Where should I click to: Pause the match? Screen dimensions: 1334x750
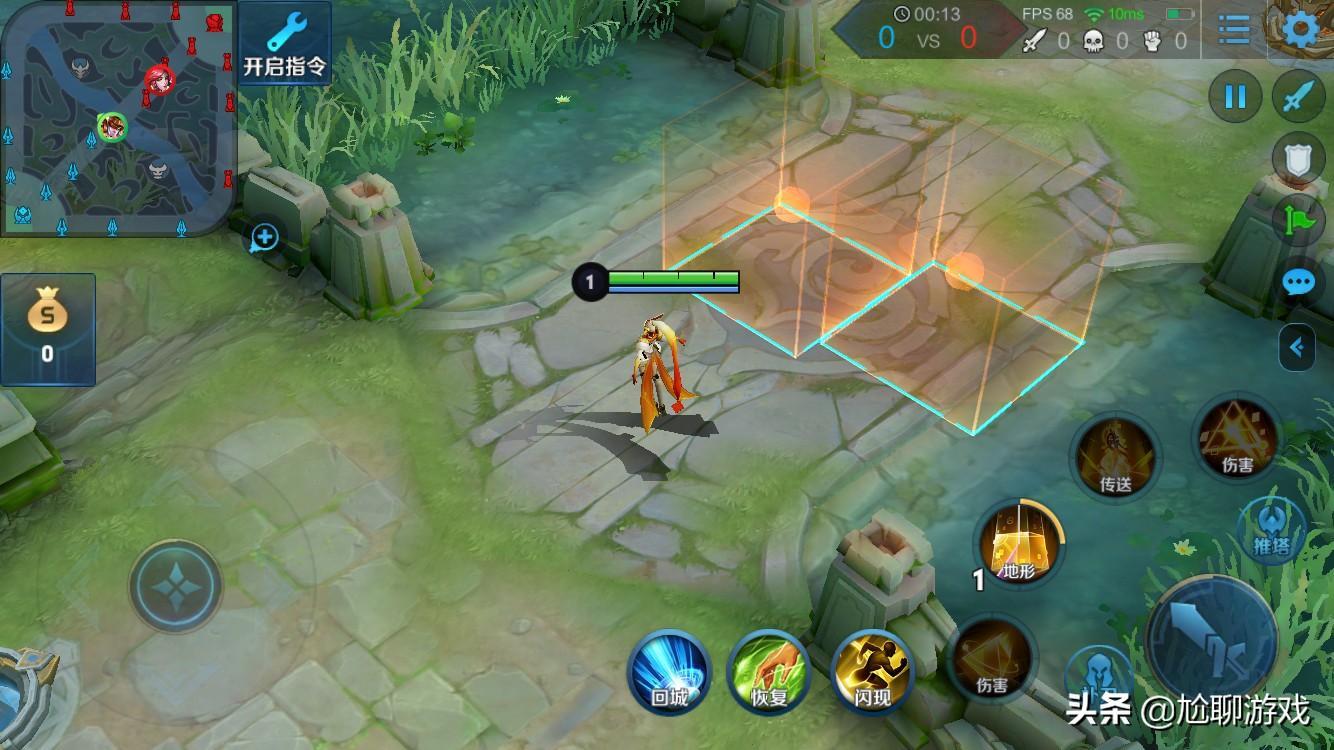pyautogui.click(x=1236, y=97)
